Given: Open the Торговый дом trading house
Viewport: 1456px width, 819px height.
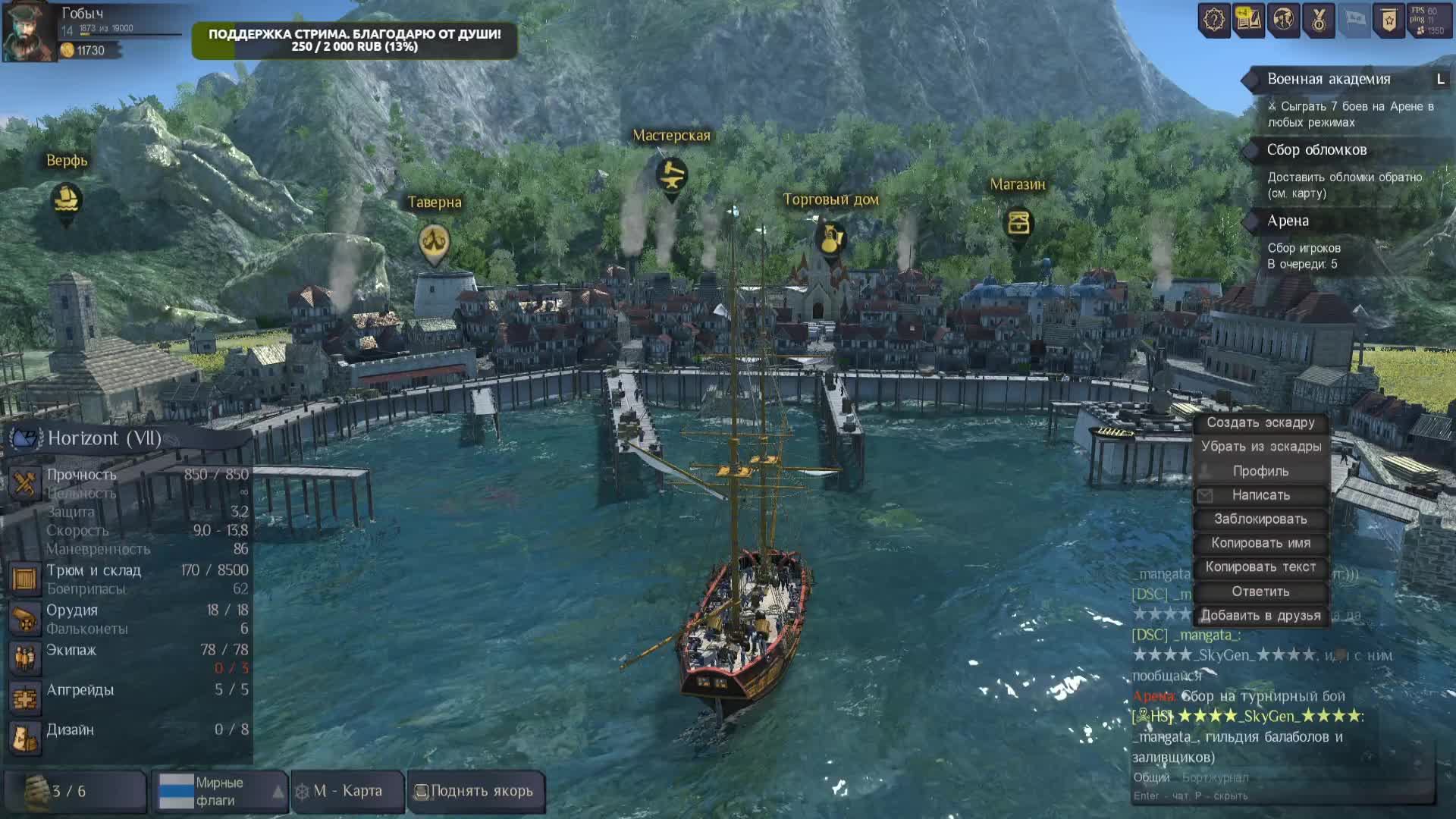Looking at the screenshot, I should pos(830,239).
